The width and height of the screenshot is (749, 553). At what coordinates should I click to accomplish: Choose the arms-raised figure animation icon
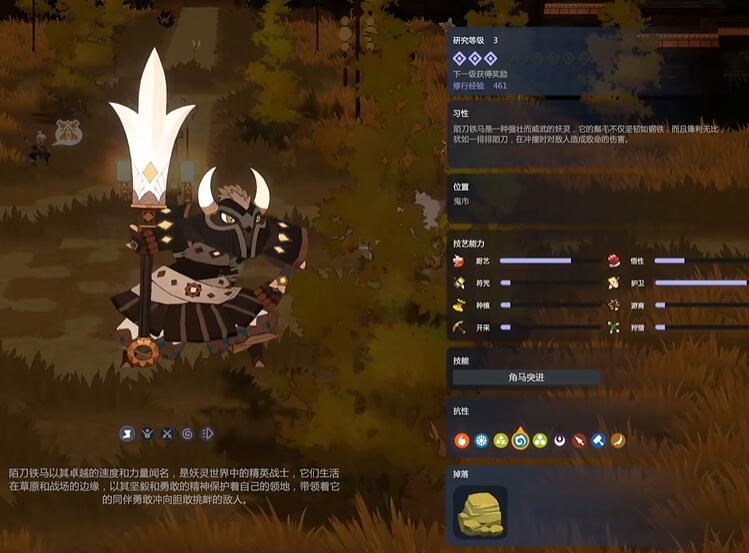point(147,433)
